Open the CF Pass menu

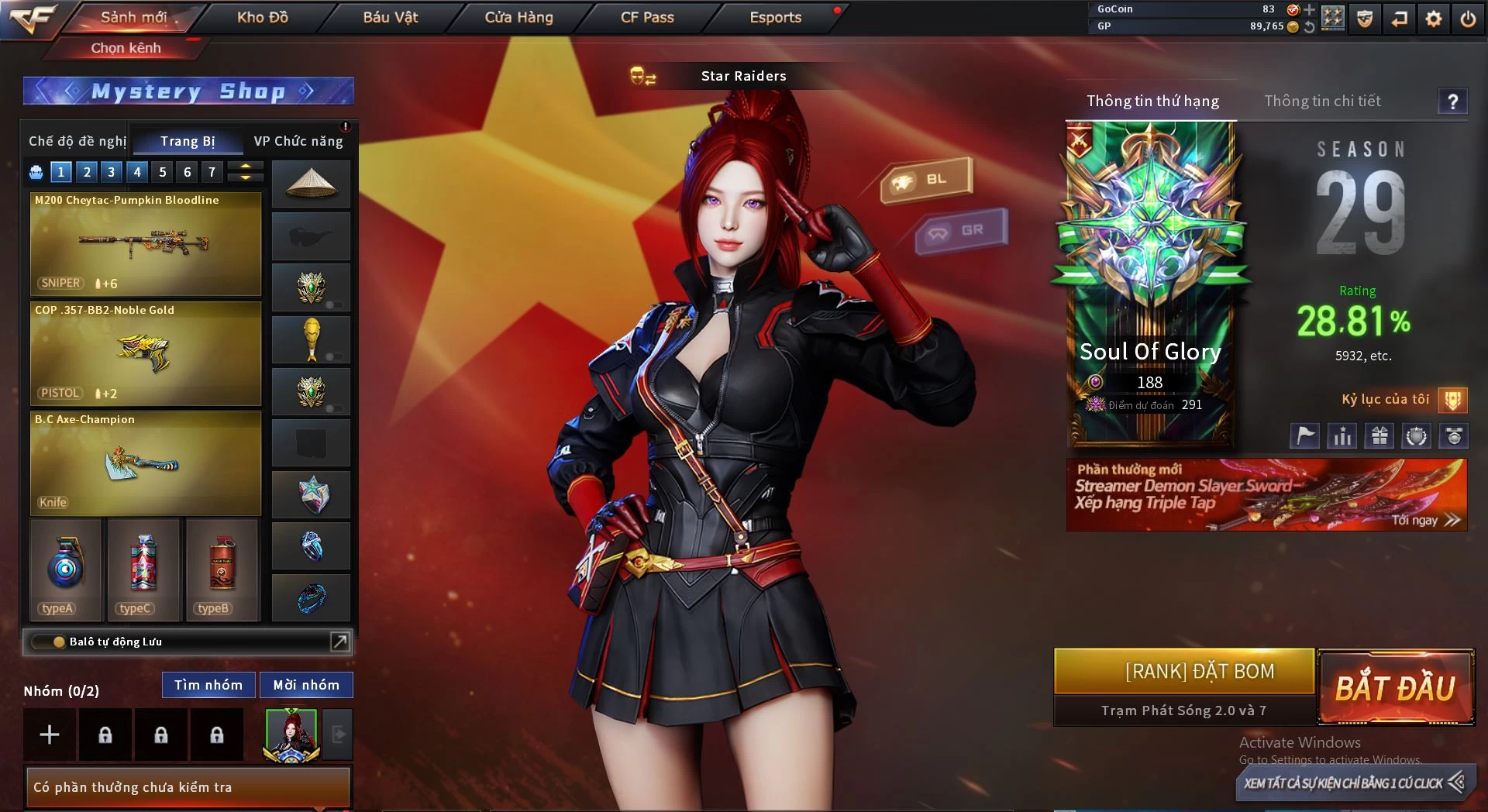[647, 17]
